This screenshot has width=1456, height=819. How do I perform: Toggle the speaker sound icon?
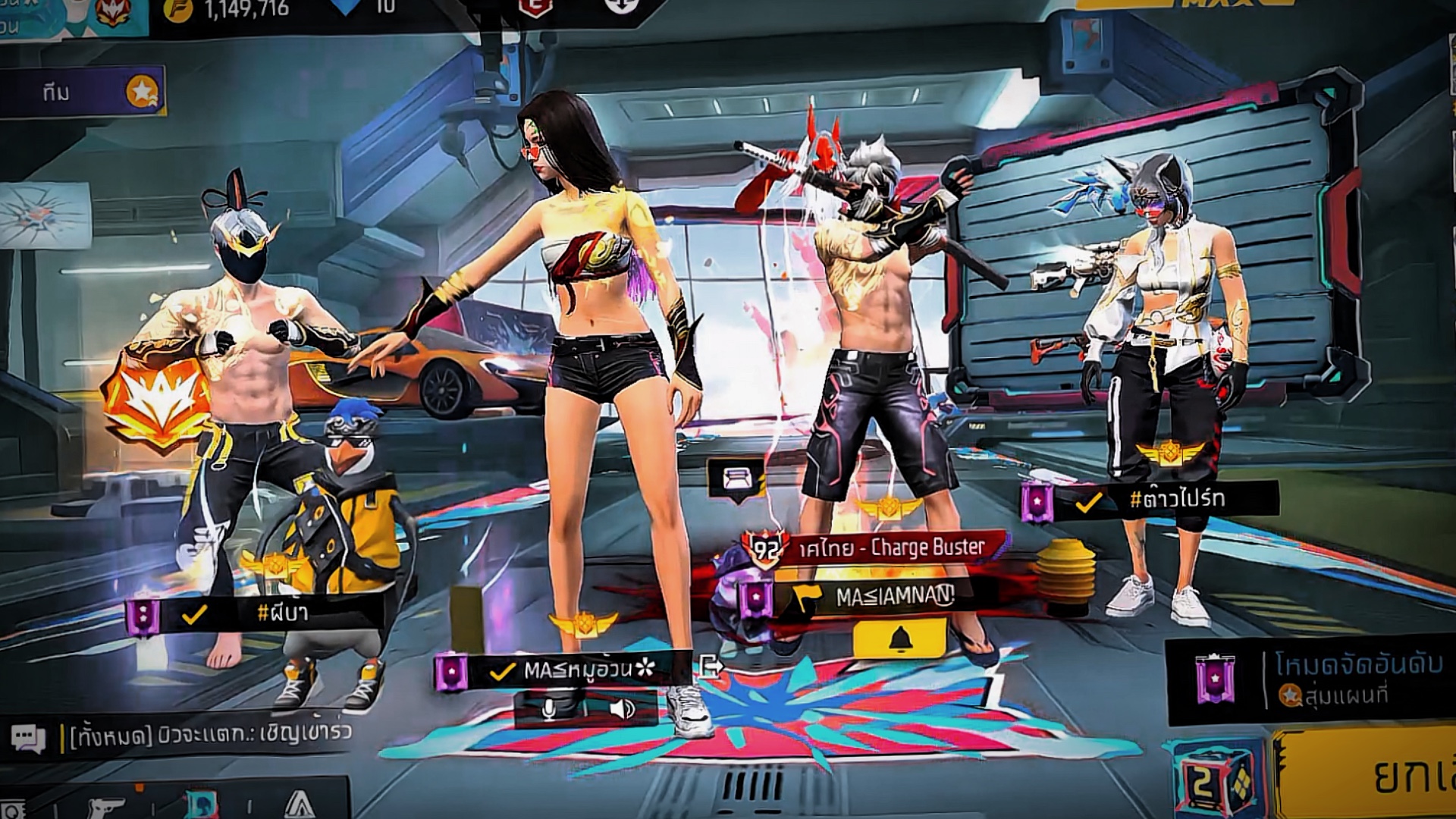pos(622,709)
